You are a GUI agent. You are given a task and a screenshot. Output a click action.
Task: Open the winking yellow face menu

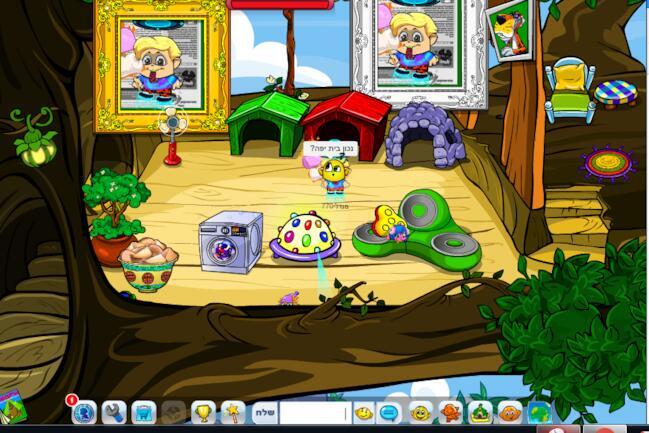(421, 412)
